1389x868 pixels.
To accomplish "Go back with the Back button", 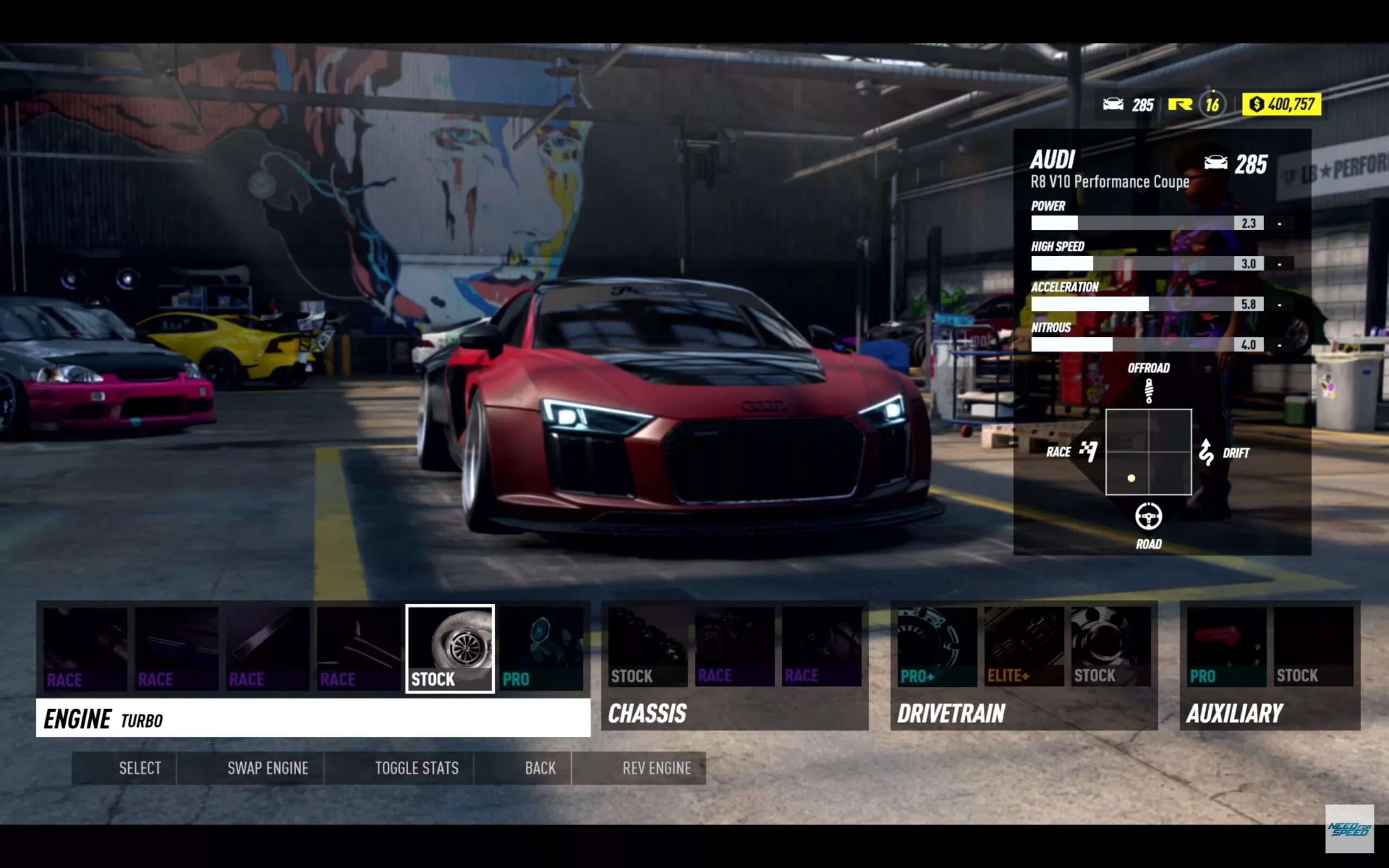I will click(540, 768).
